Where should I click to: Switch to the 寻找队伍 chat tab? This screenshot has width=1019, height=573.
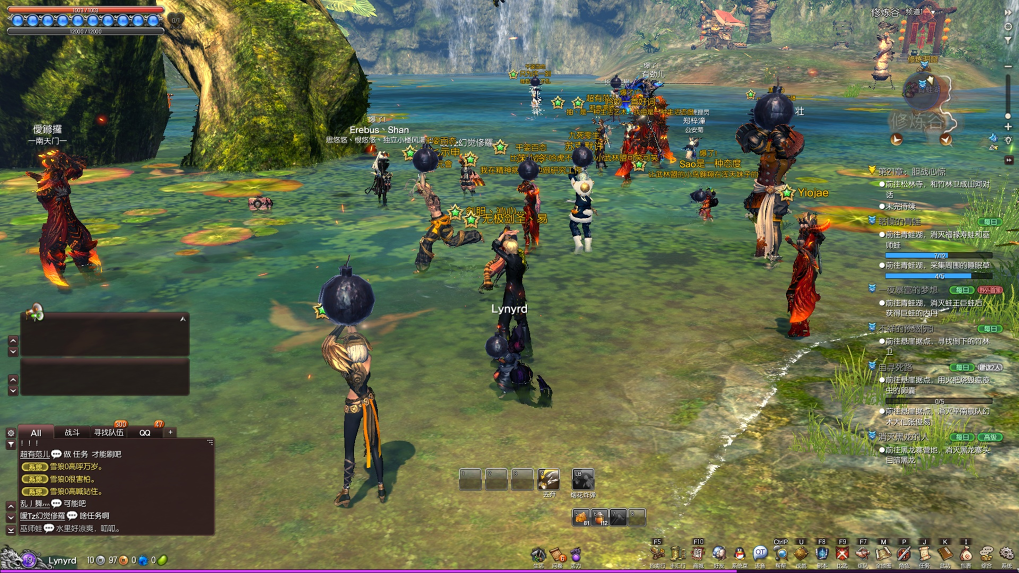109,433
